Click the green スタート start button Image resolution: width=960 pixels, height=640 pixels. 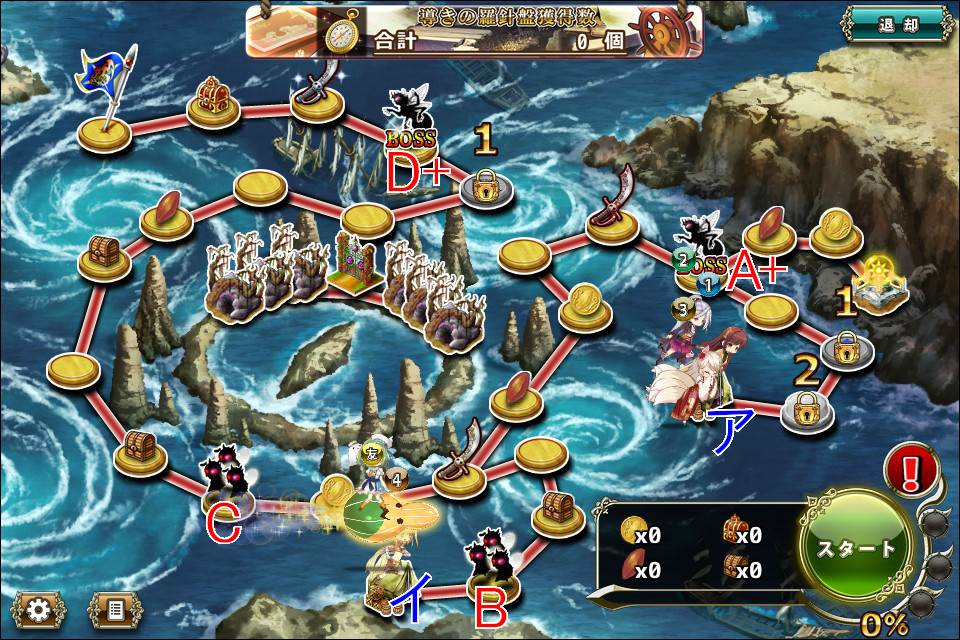[857, 548]
